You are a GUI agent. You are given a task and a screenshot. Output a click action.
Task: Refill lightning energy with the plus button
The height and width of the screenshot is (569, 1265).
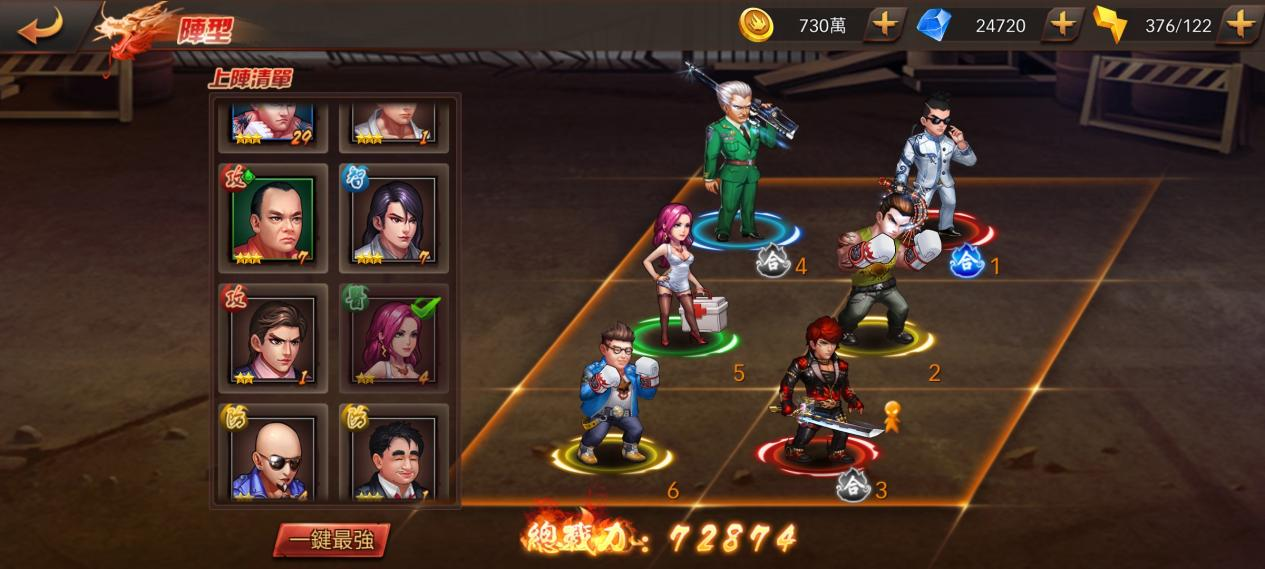click(x=1240, y=25)
